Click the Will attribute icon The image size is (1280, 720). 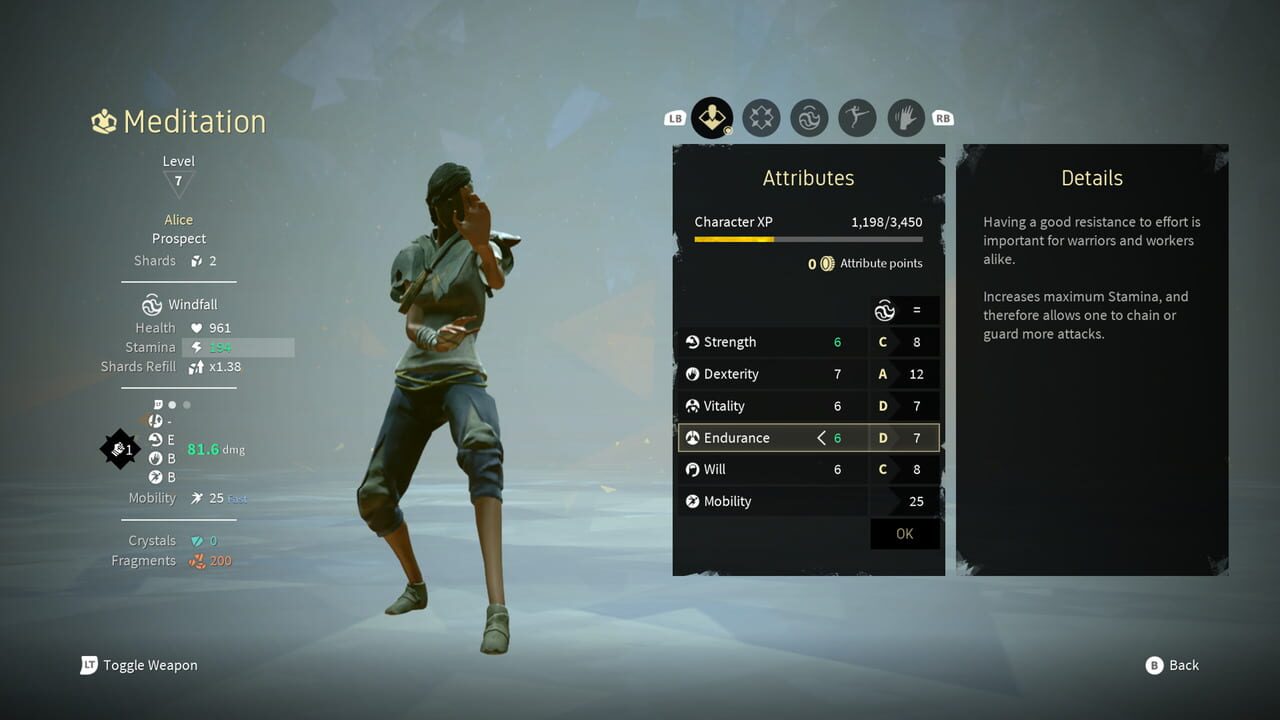pyautogui.click(x=692, y=469)
